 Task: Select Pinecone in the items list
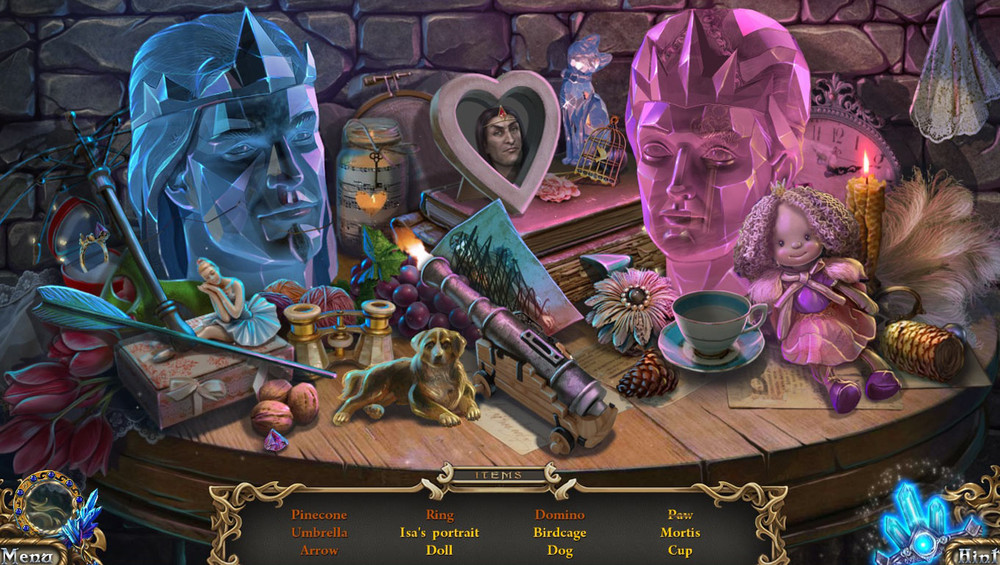[319, 515]
